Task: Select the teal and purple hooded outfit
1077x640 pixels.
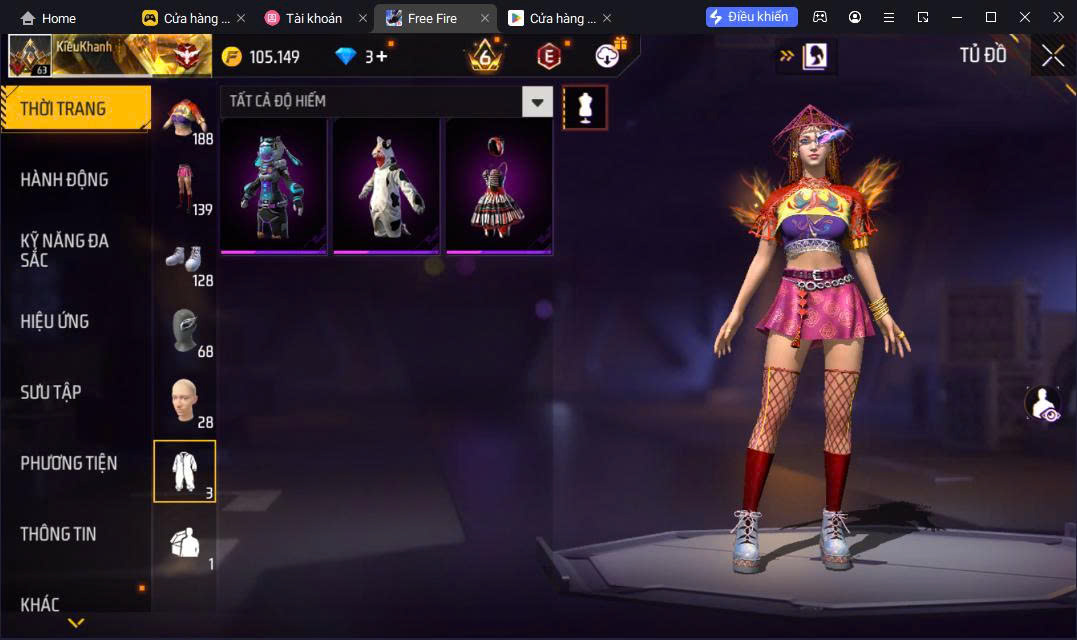Action: pos(273,186)
